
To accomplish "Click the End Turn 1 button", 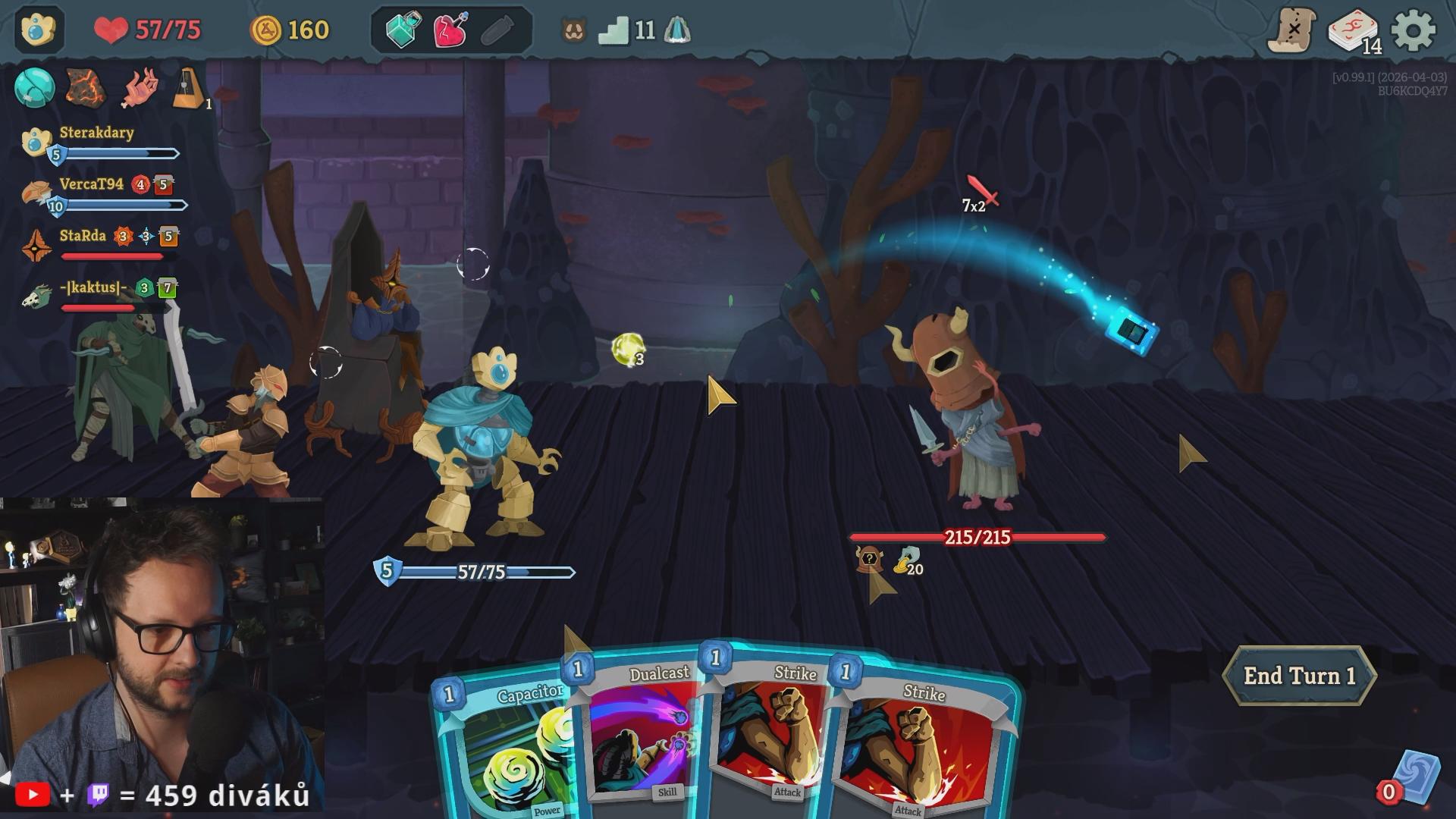I will (1299, 676).
